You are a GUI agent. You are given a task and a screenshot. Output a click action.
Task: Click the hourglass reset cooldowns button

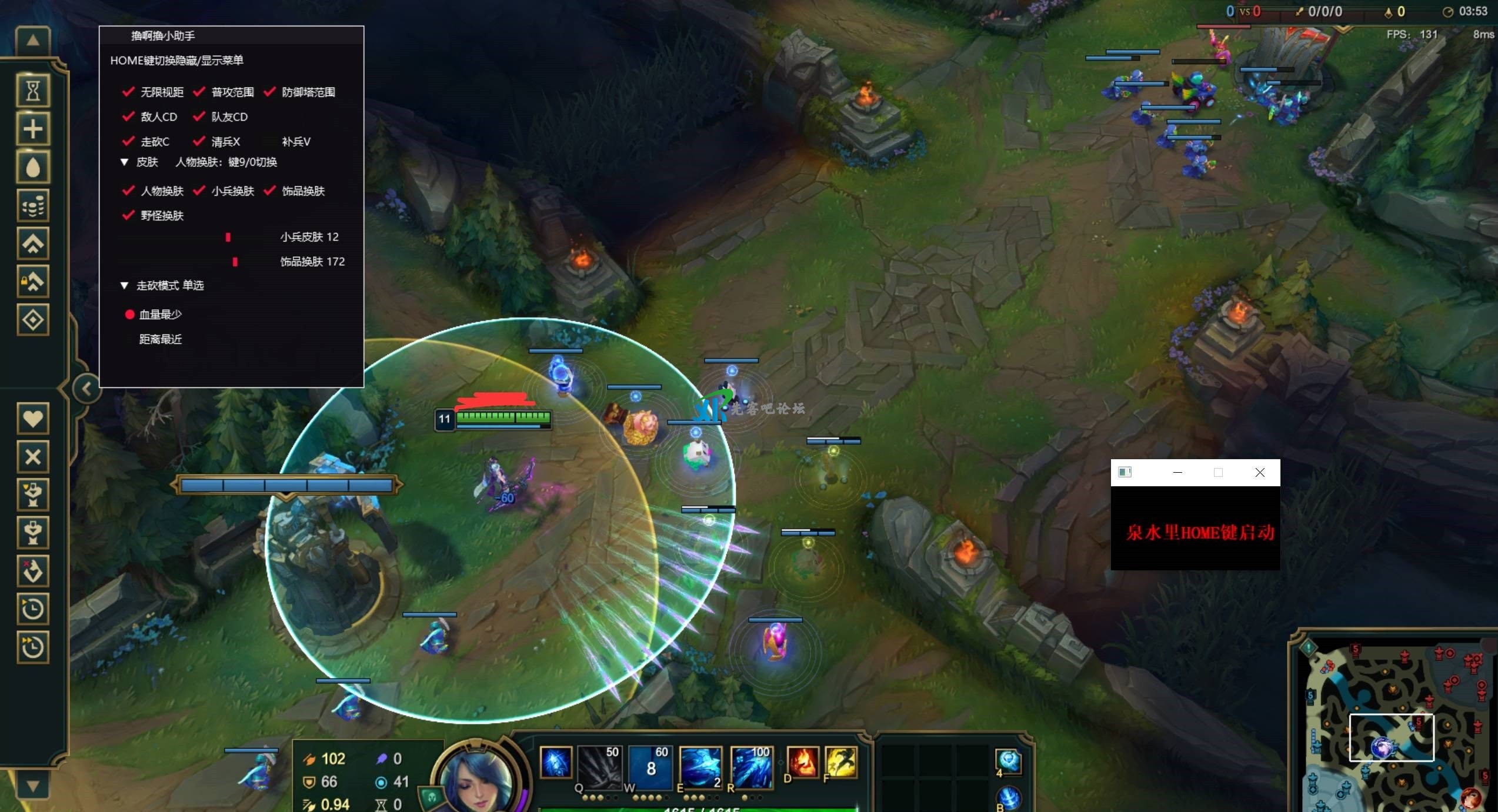[33, 91]
